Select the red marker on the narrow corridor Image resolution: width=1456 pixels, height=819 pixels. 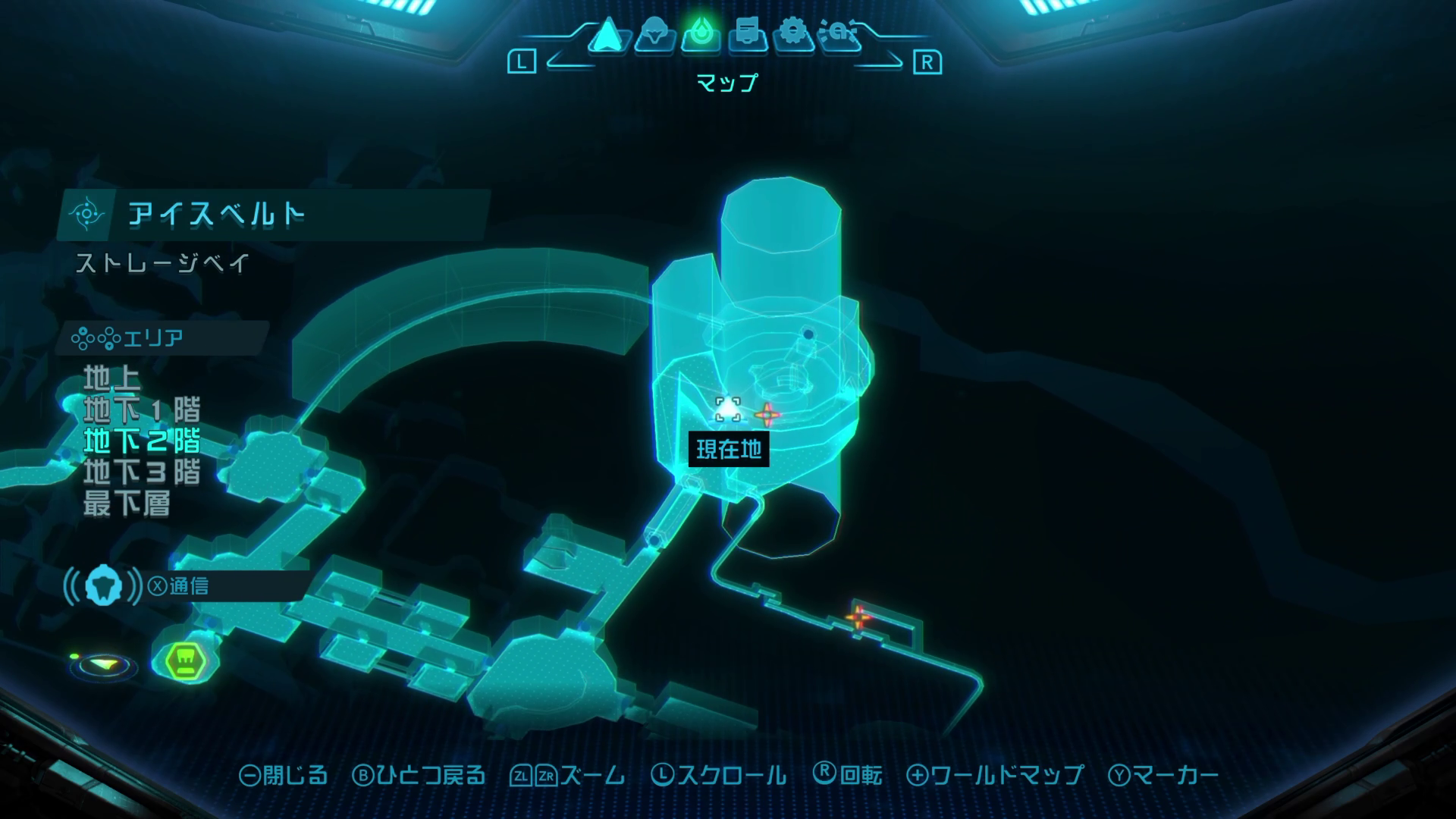858,617
